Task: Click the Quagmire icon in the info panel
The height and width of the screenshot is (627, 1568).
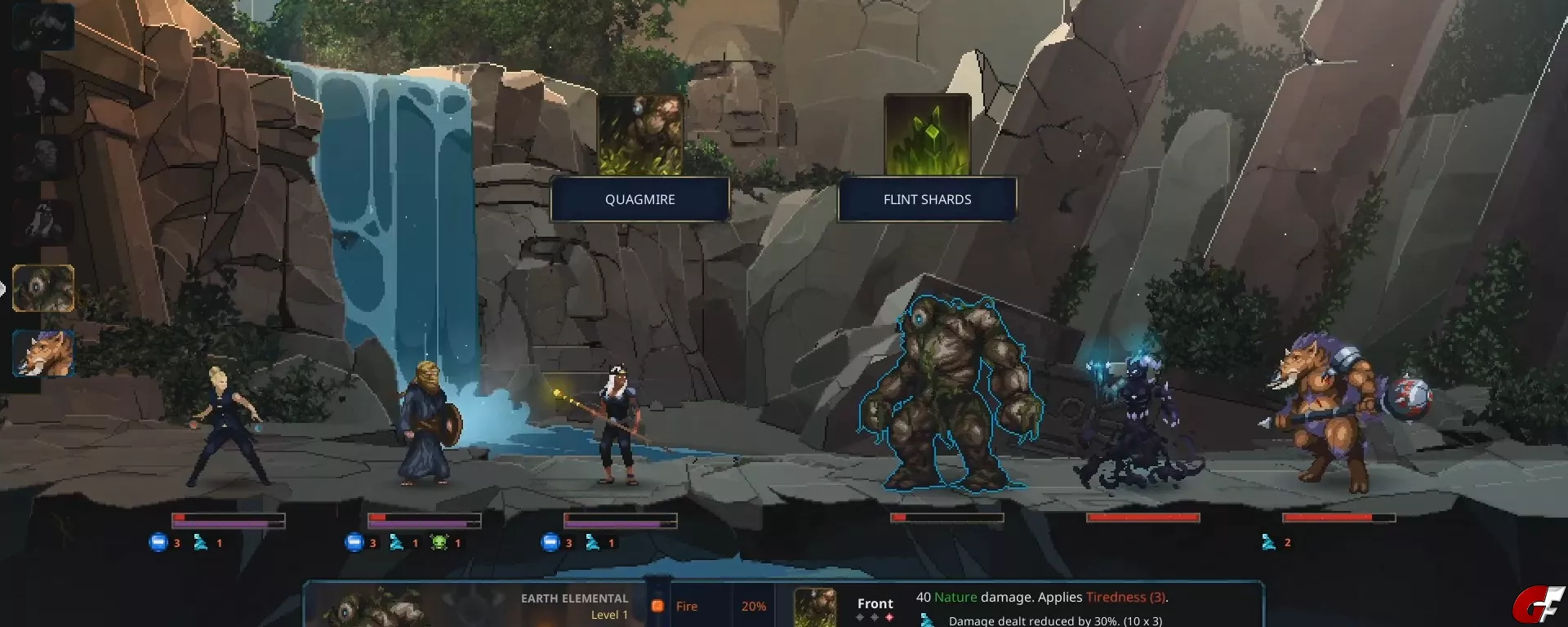Action: [x=815, y=607]
